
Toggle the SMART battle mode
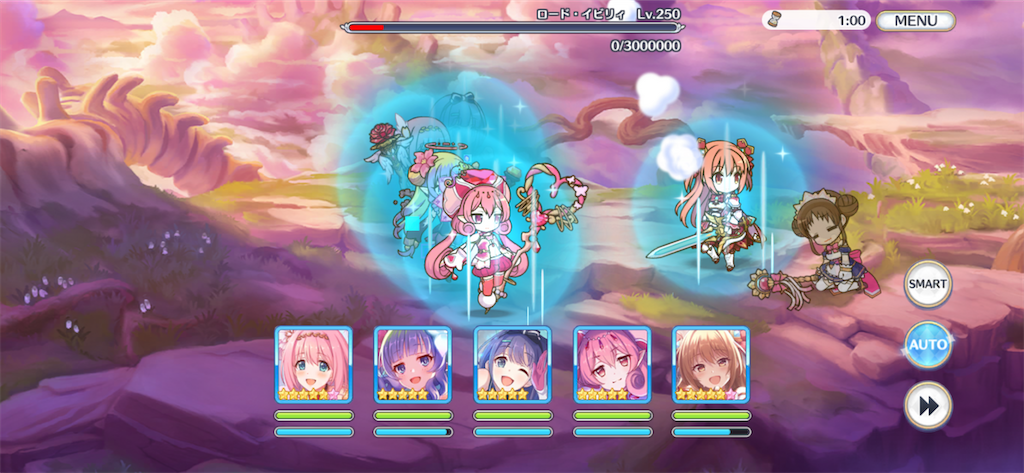click(927, 285)
